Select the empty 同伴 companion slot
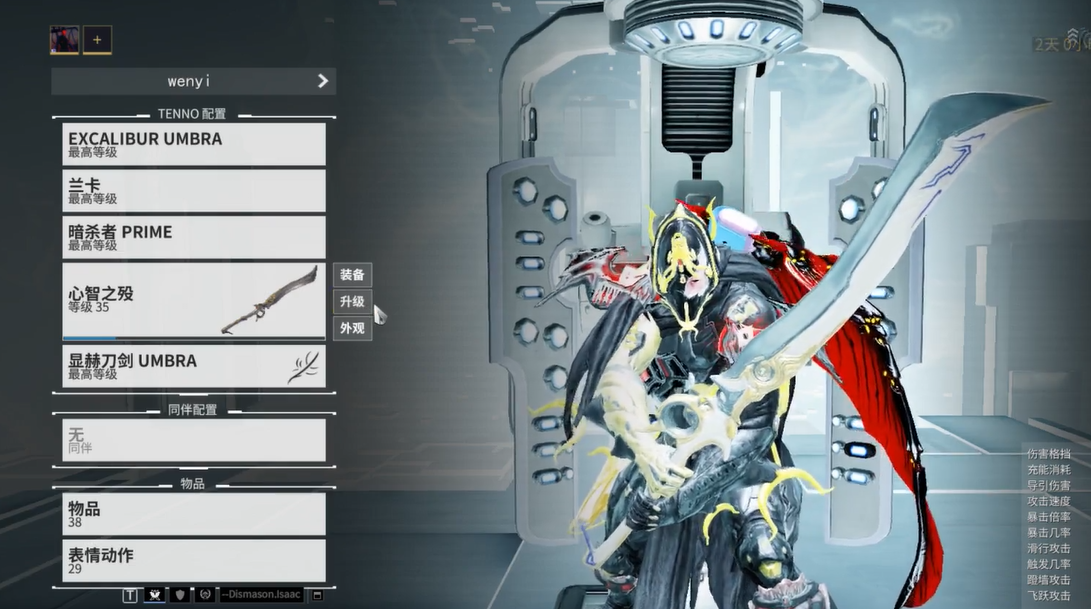Viewport: 1091px width, 609px height. coord(193,440)
